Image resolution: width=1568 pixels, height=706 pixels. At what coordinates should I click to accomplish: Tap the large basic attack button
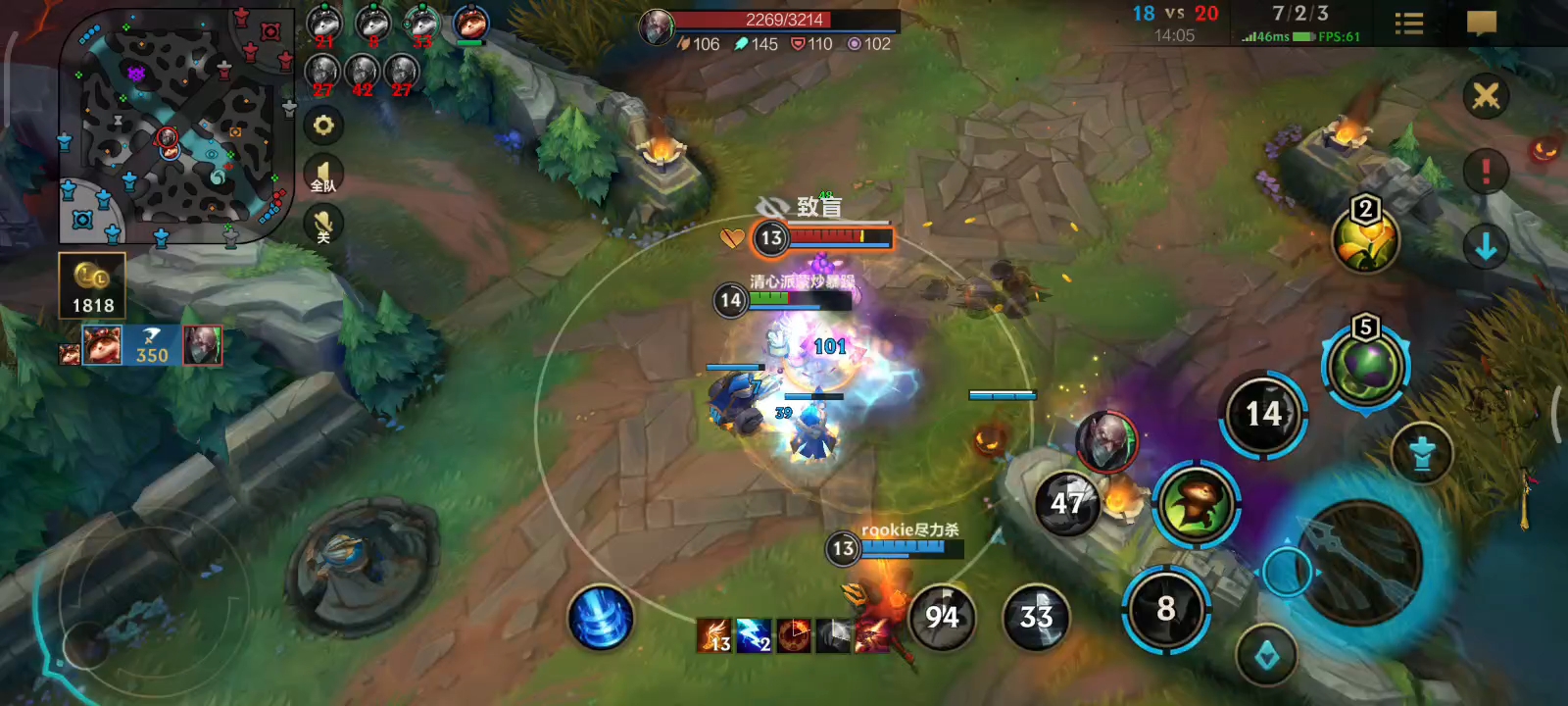tap(1360, 562)
